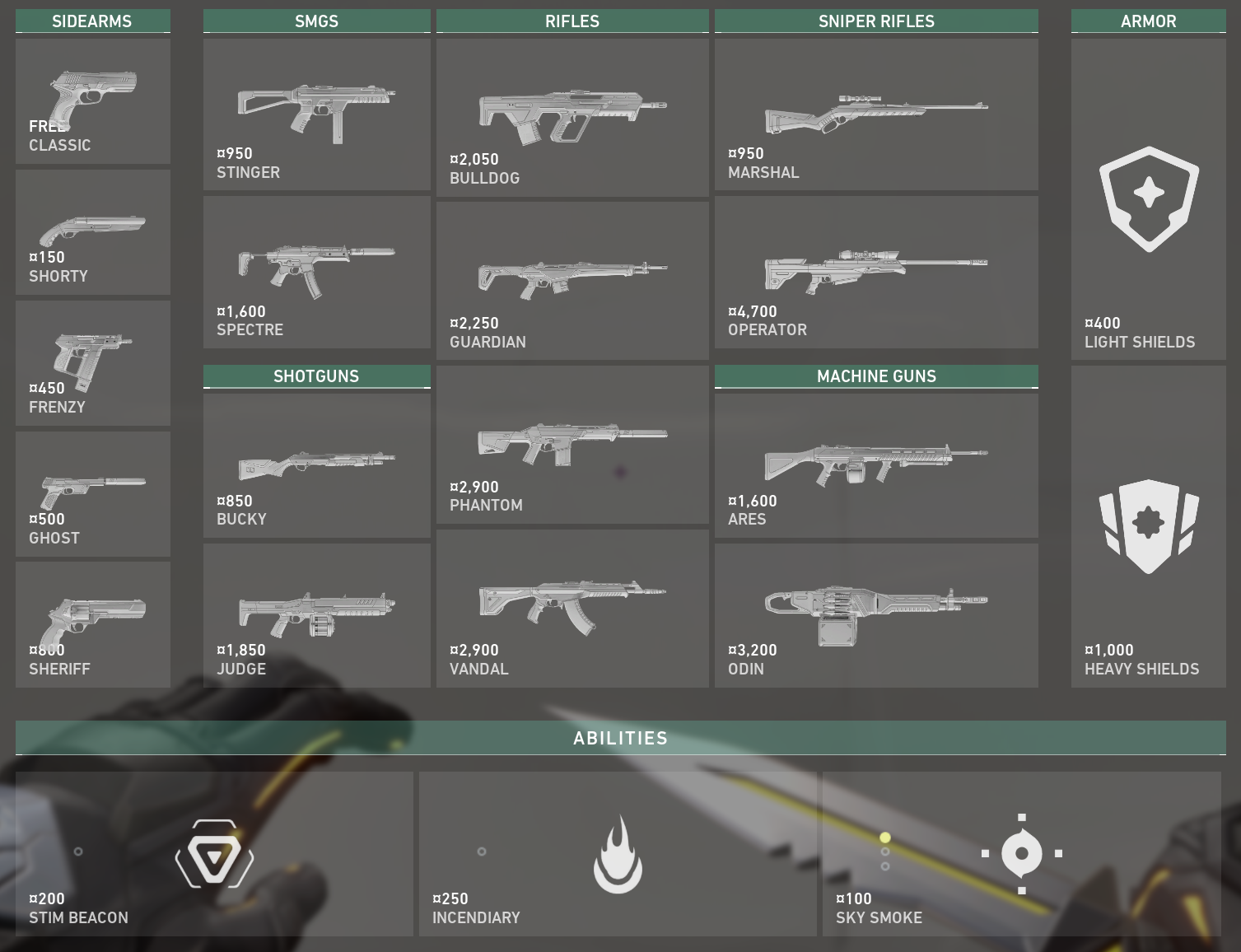Image resolution: width=1241 pixels, height=952 pixels.
Task: Buy the Phantom rifle
Action: [x=572, y=445]
